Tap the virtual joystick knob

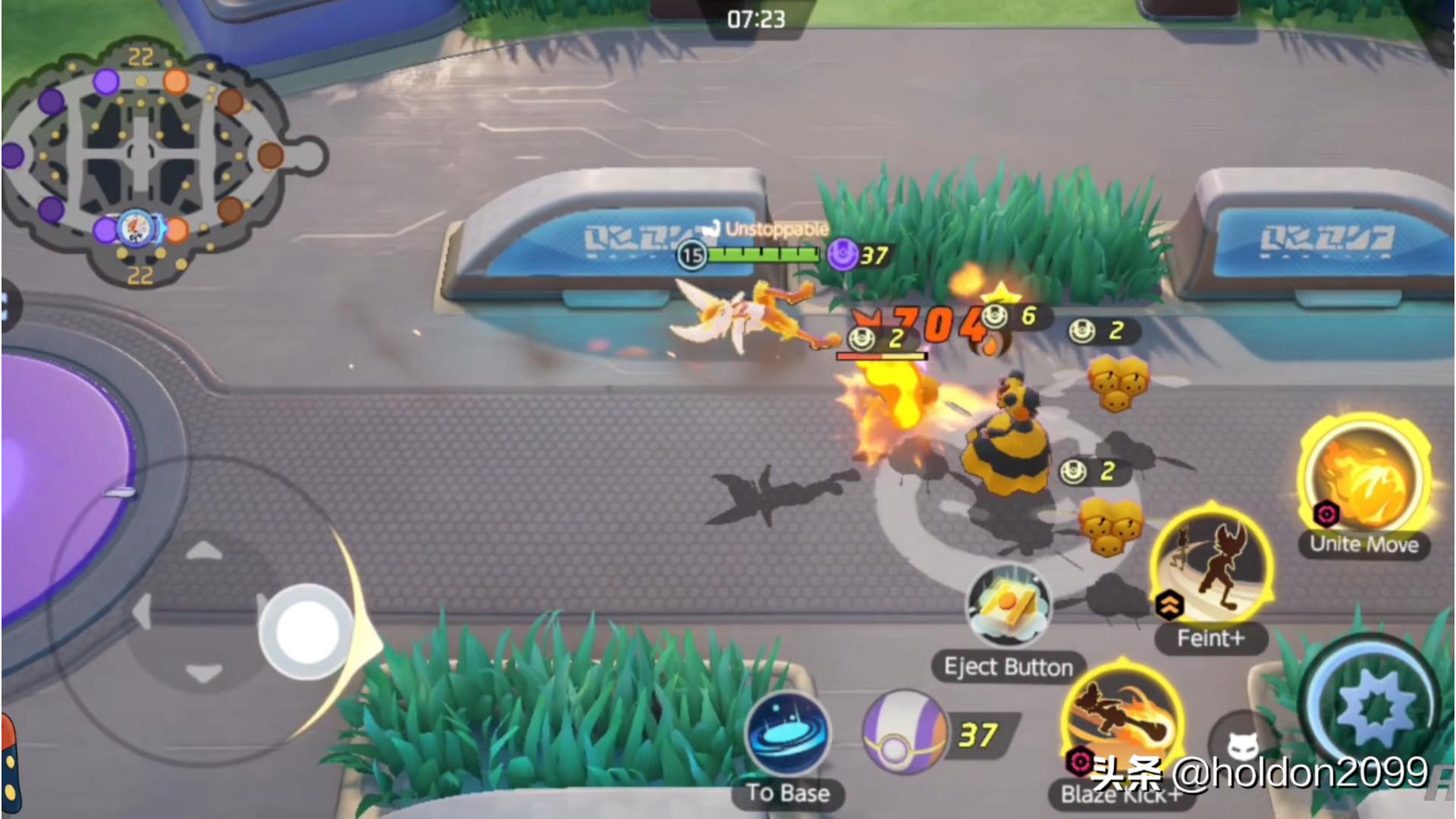click(306, 632)
